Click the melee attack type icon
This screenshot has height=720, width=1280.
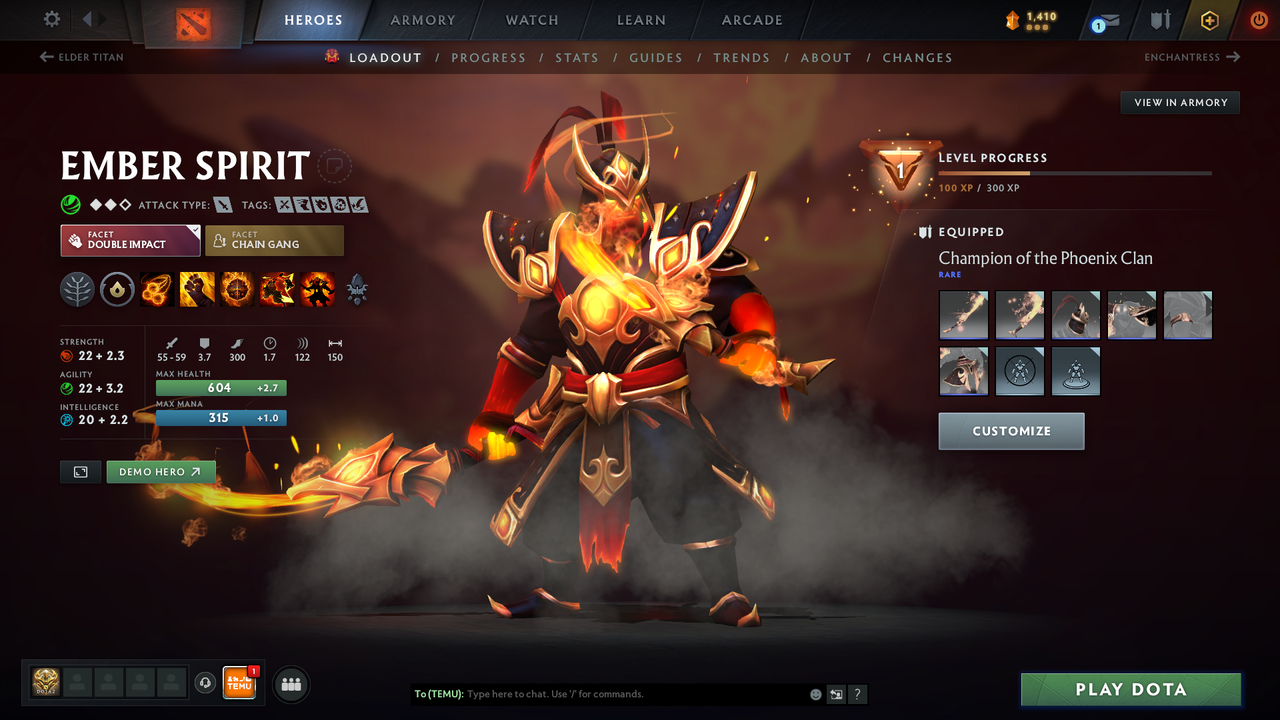click(222, 204)
